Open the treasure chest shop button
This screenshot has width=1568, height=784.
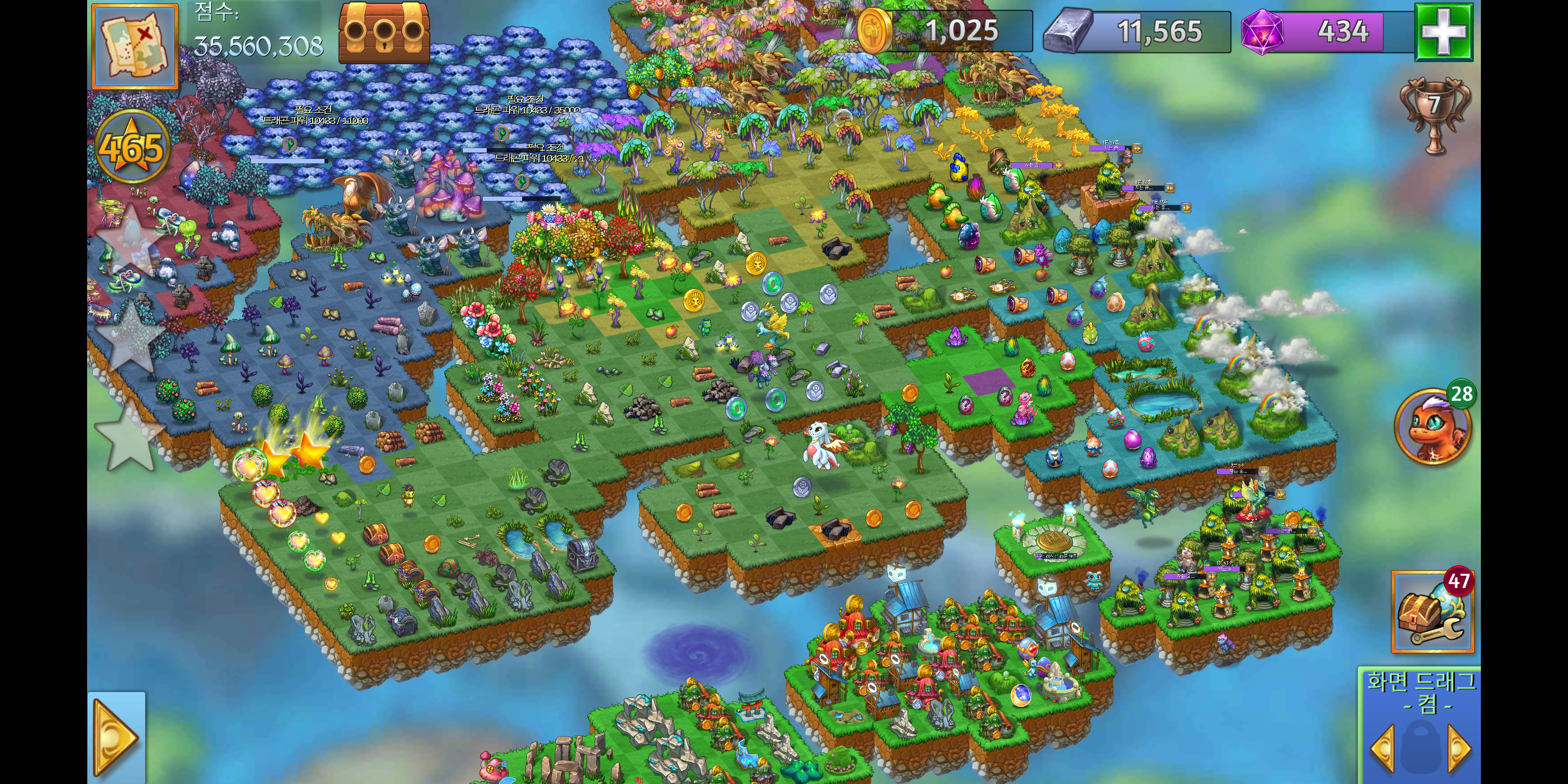tap(1432, 612)
